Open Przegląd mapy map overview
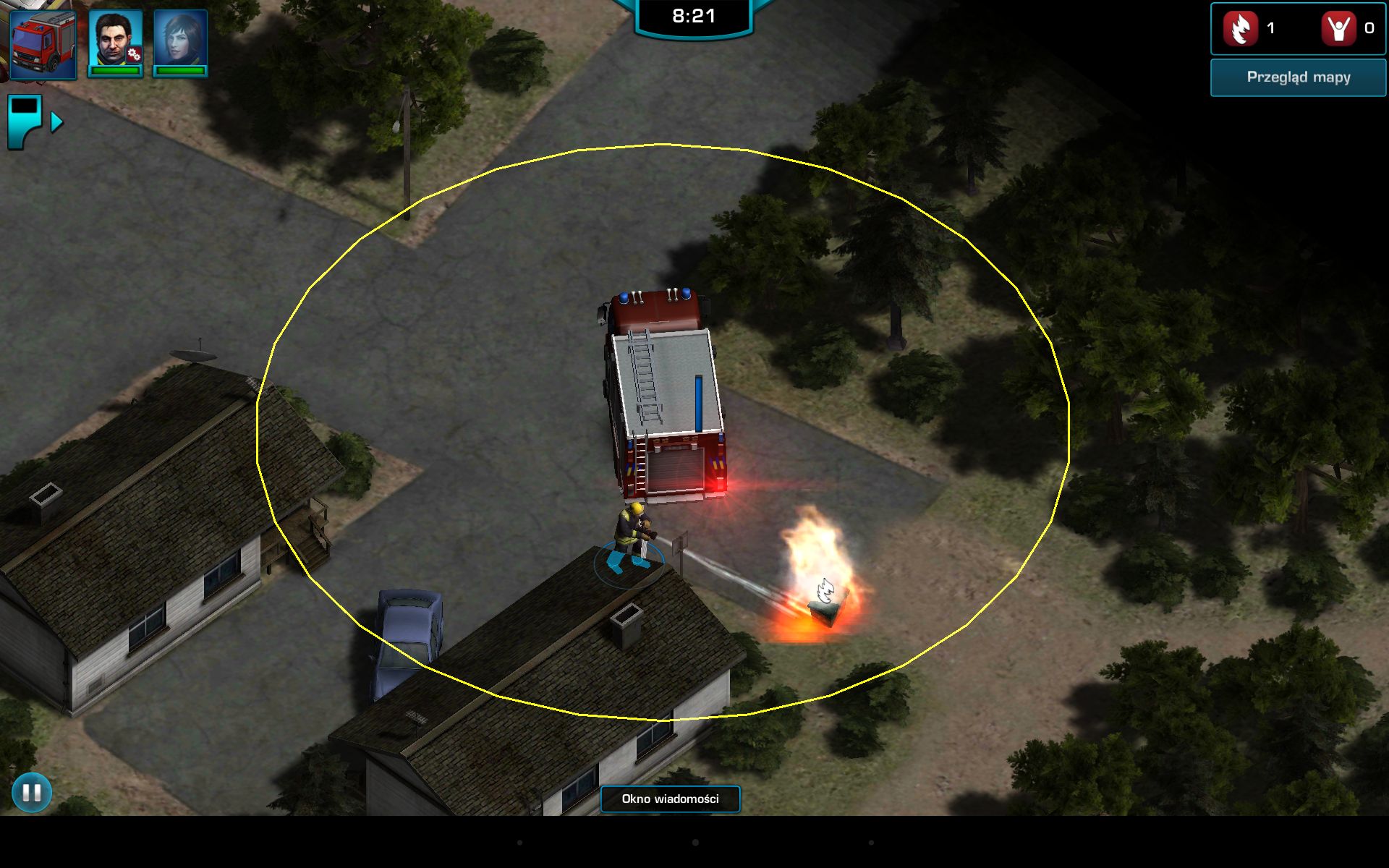Viewport: 1389px width, 868px height. [1298, 77]
